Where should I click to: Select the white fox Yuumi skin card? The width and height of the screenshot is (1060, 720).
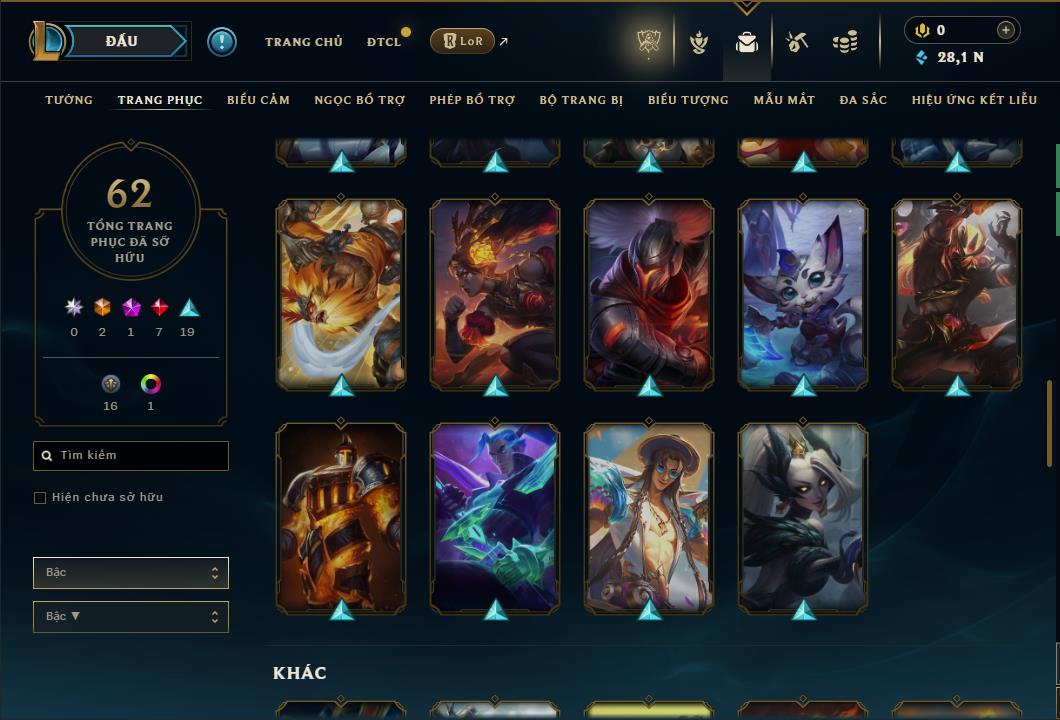pos(803,293)
